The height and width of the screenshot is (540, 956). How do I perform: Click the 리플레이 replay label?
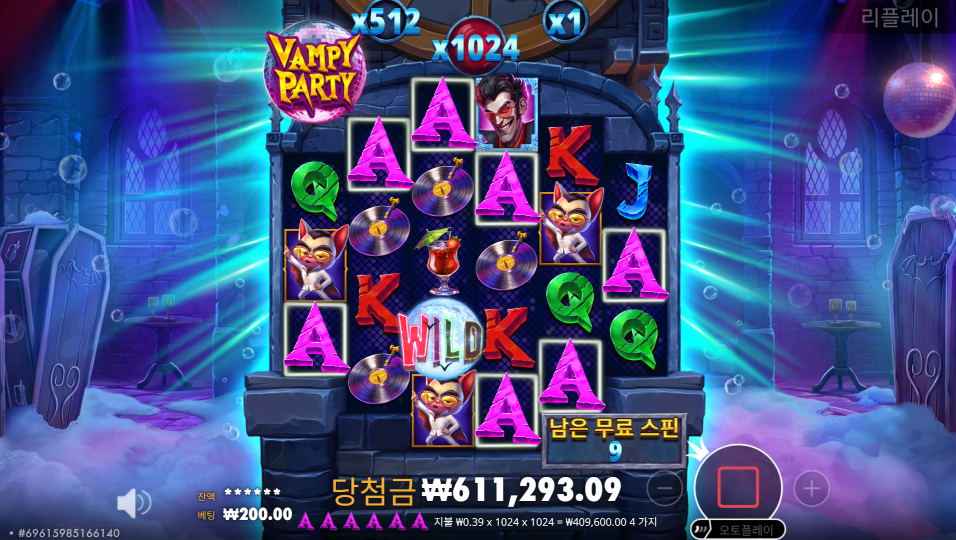point(899,17)
